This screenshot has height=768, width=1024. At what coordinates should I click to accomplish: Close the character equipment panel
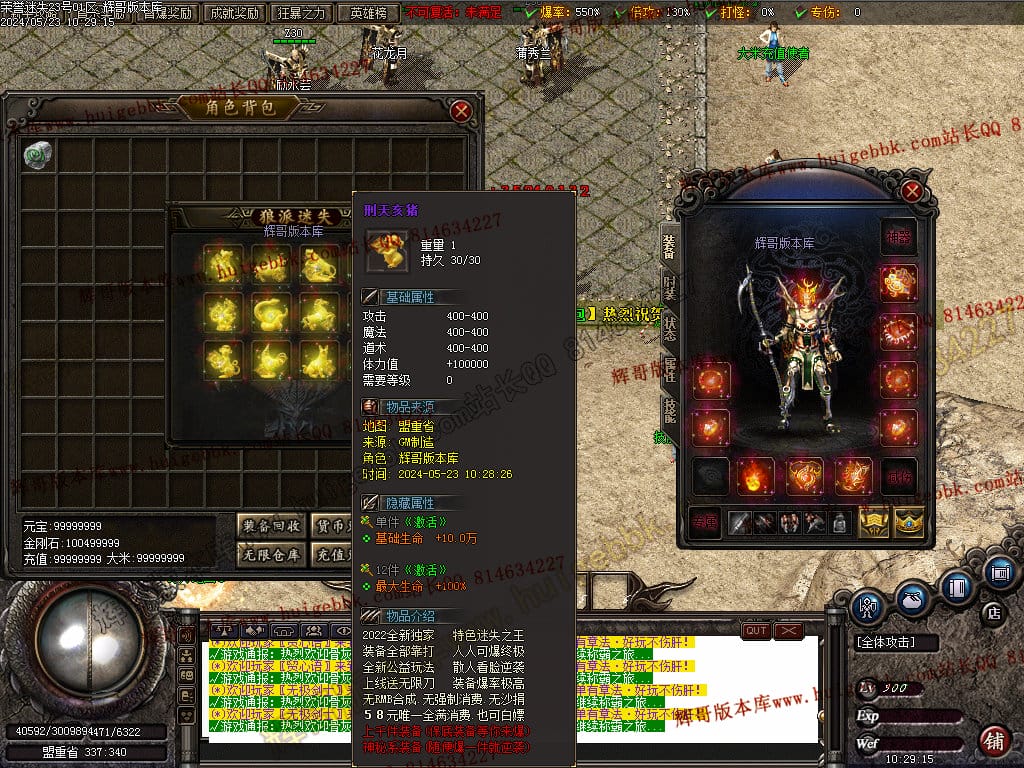911,190
